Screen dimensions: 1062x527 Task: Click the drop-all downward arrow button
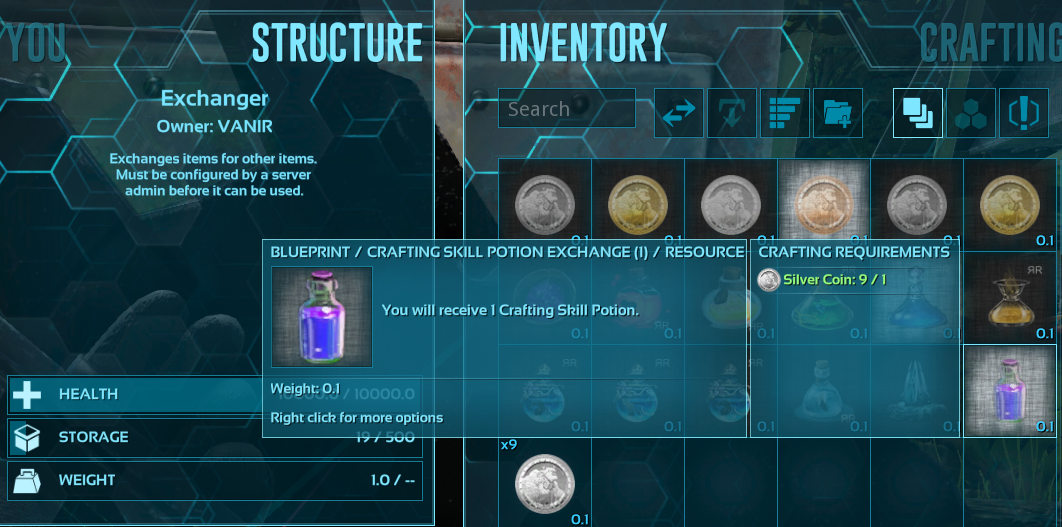732,112
